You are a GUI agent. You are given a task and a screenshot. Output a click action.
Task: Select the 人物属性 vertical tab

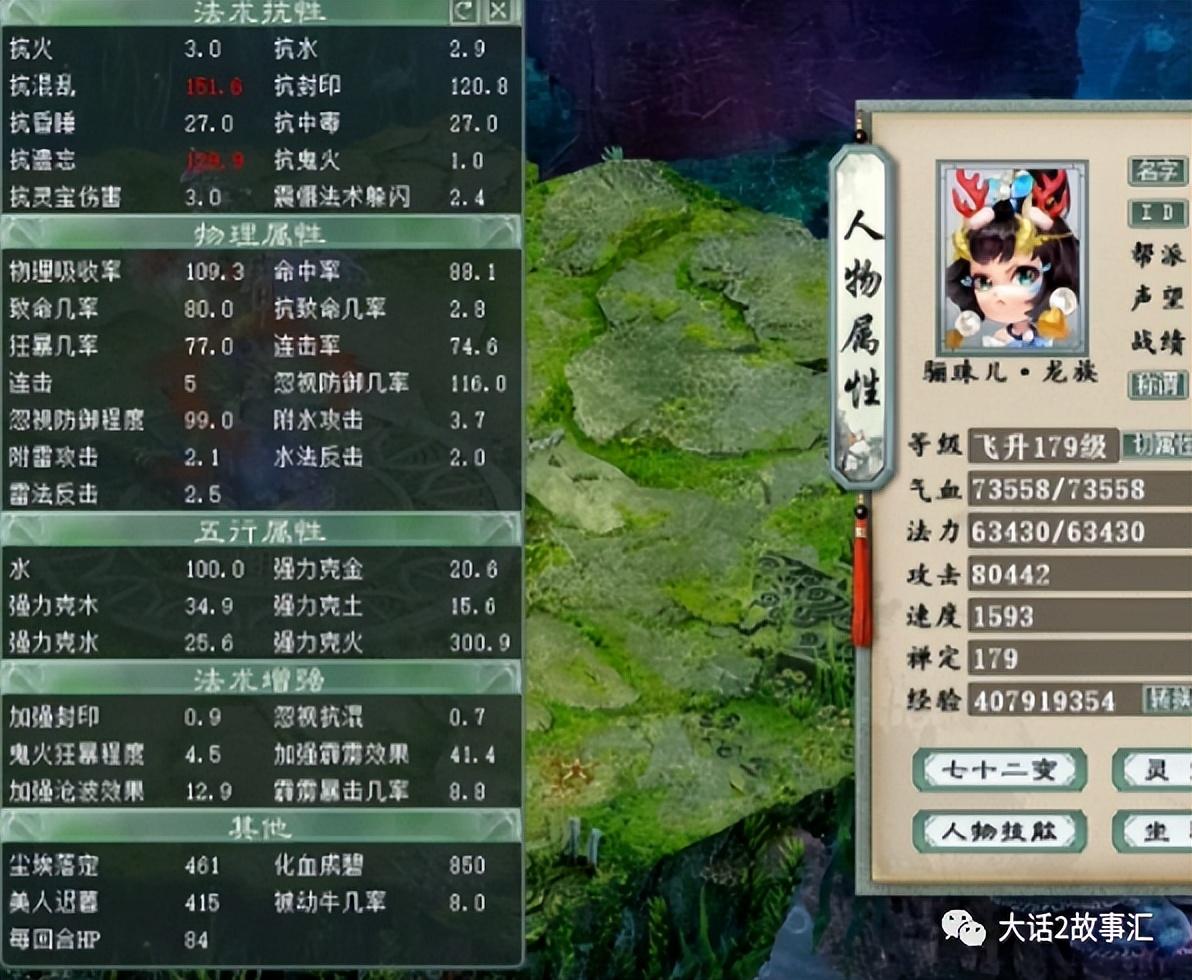(860, 312)
